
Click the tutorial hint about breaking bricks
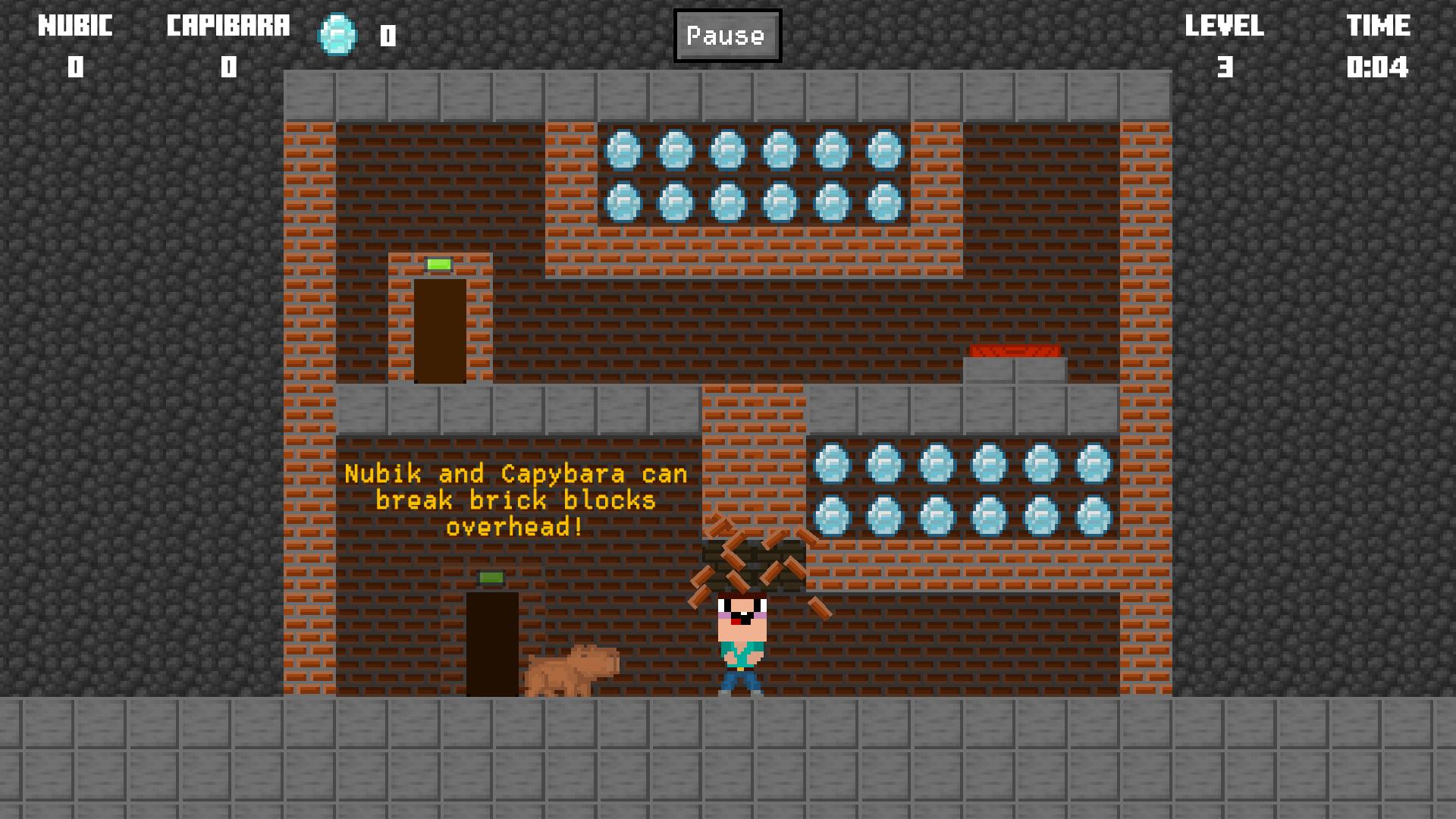[518, 500]
